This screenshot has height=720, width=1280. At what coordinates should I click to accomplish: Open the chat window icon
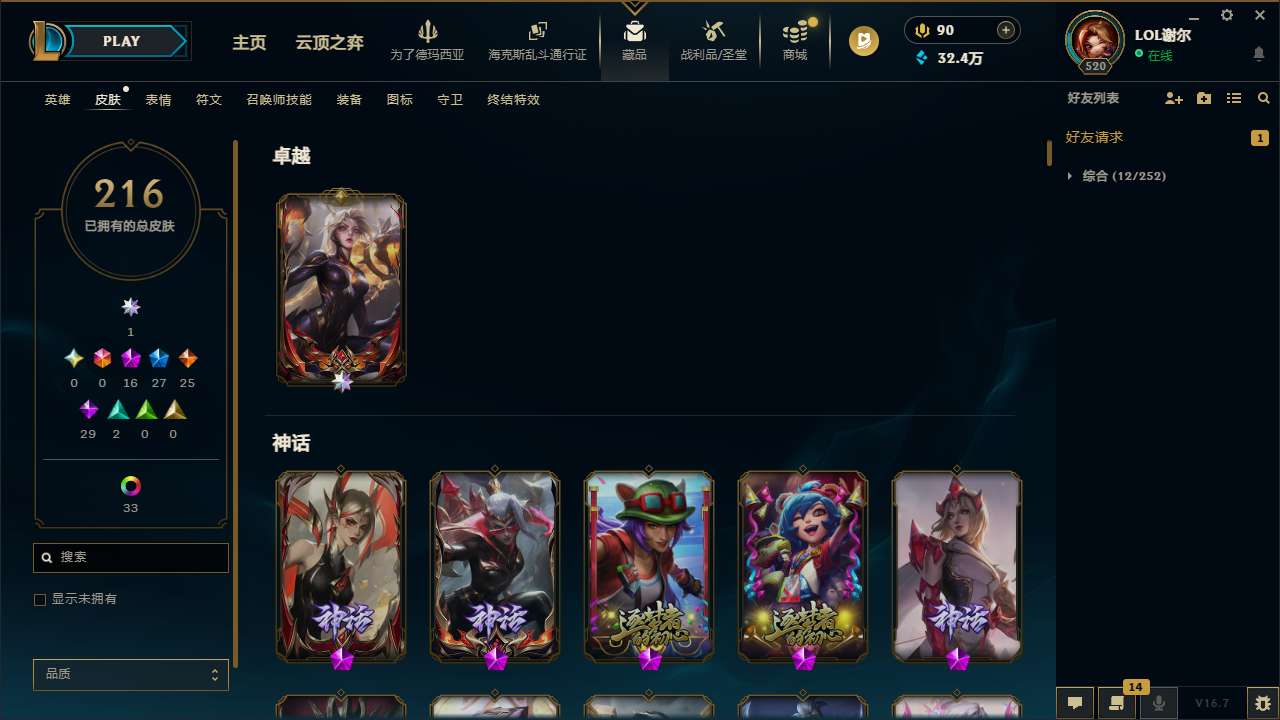pyautogui.click(x=1075, y=703)
